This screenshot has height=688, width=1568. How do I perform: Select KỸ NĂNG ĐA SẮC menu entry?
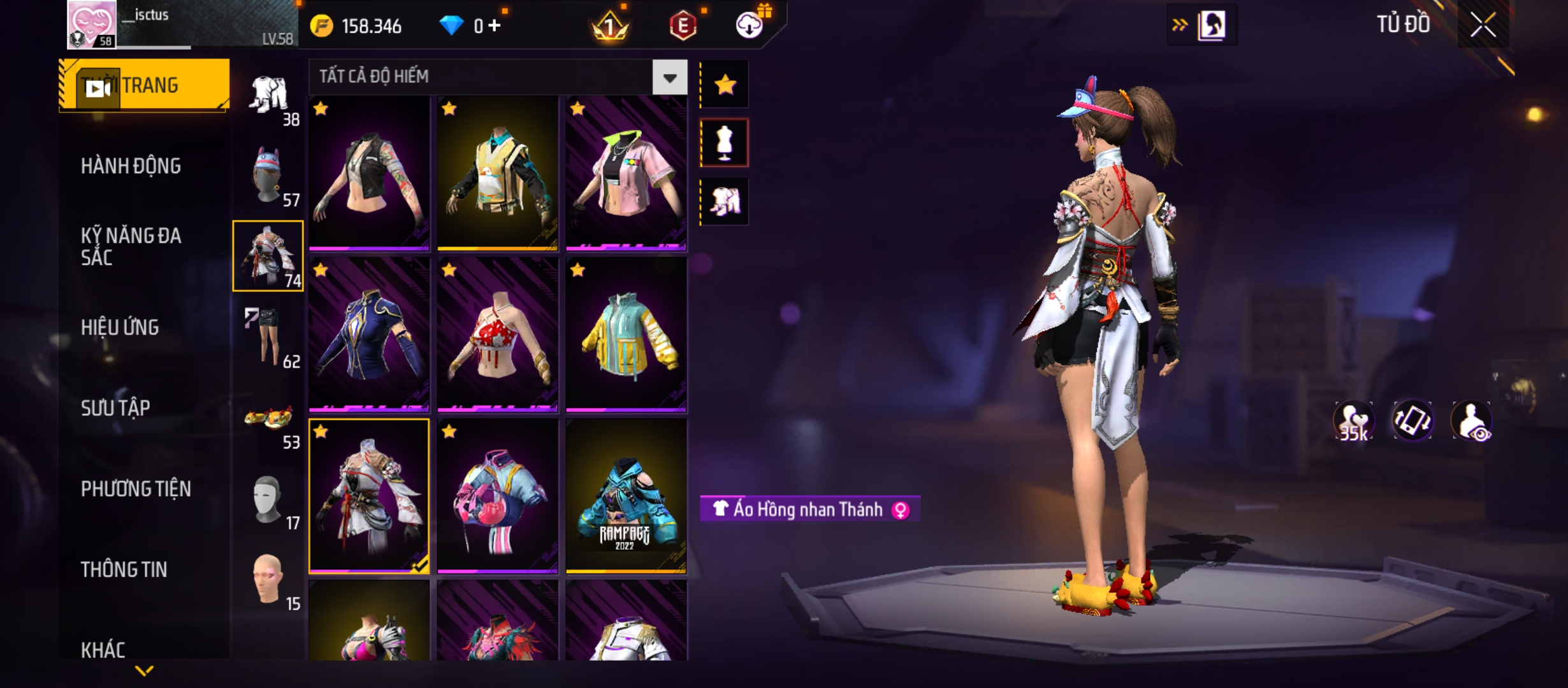click(131, 247)
